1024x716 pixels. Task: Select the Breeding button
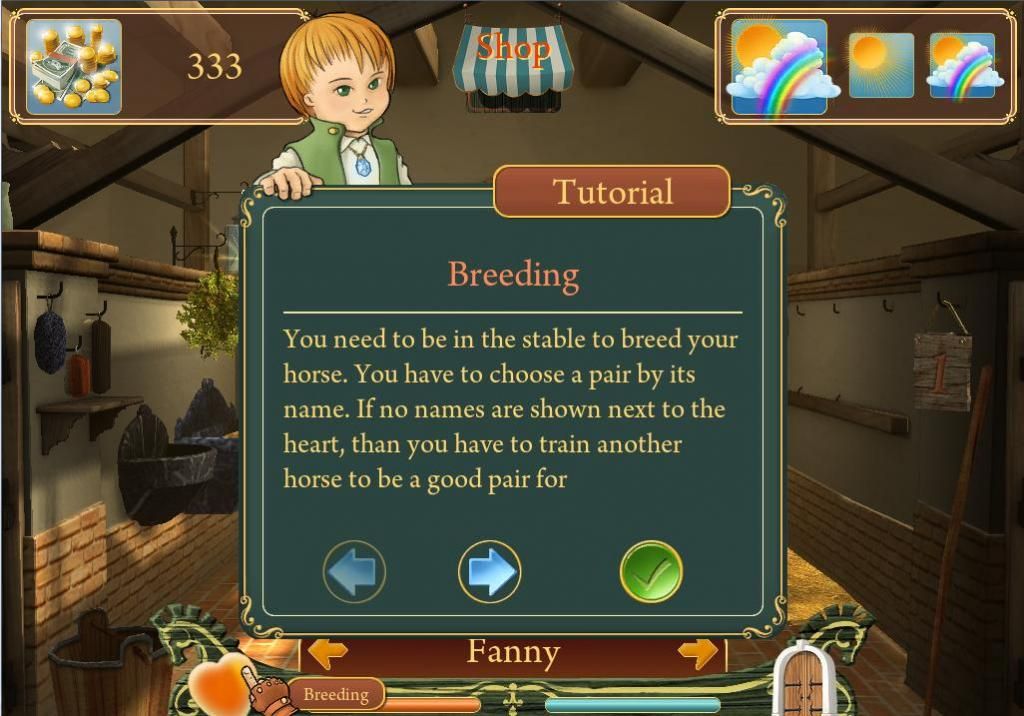[336, 694]
